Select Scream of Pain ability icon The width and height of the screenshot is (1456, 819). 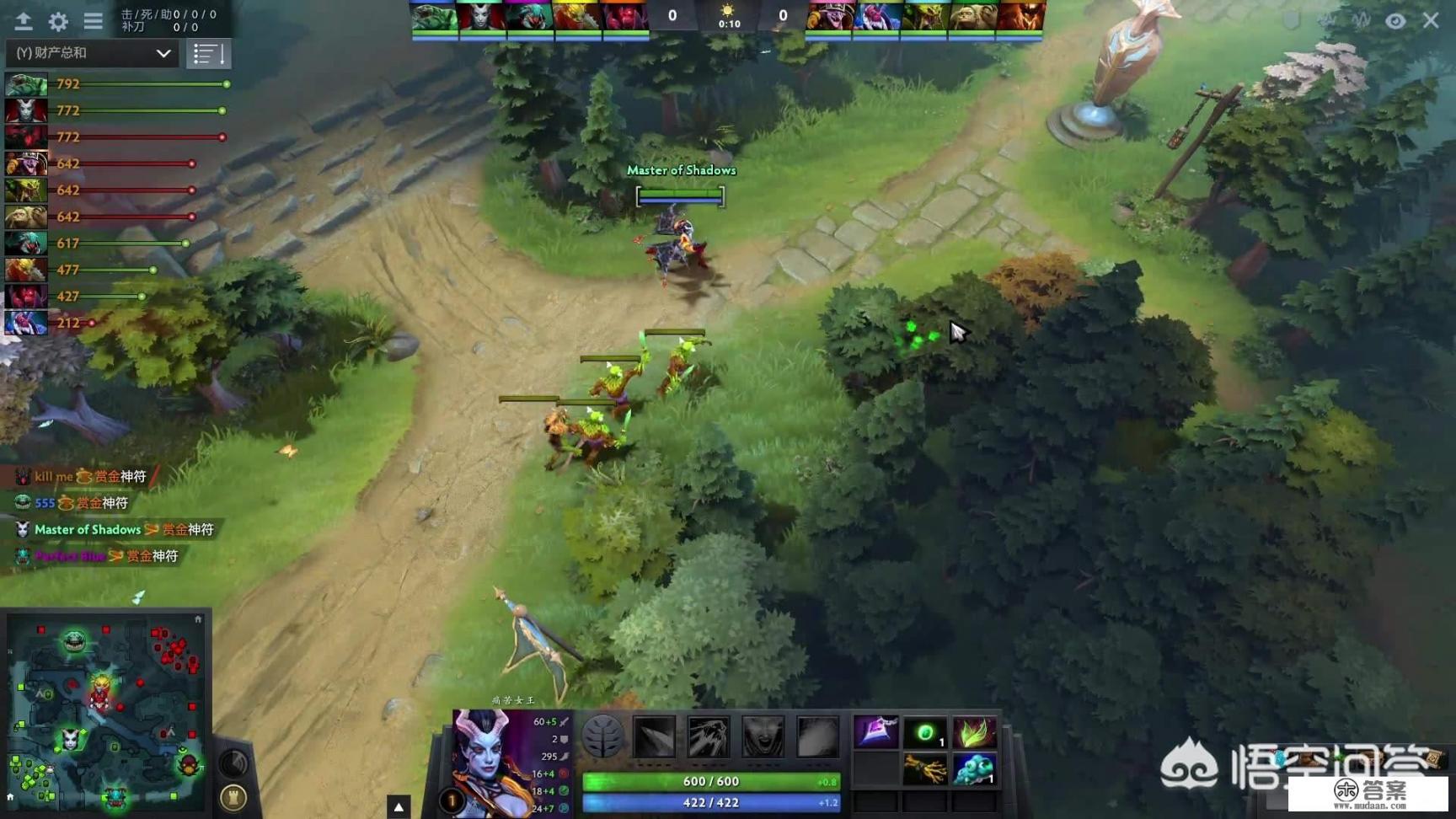coord(763,736)
